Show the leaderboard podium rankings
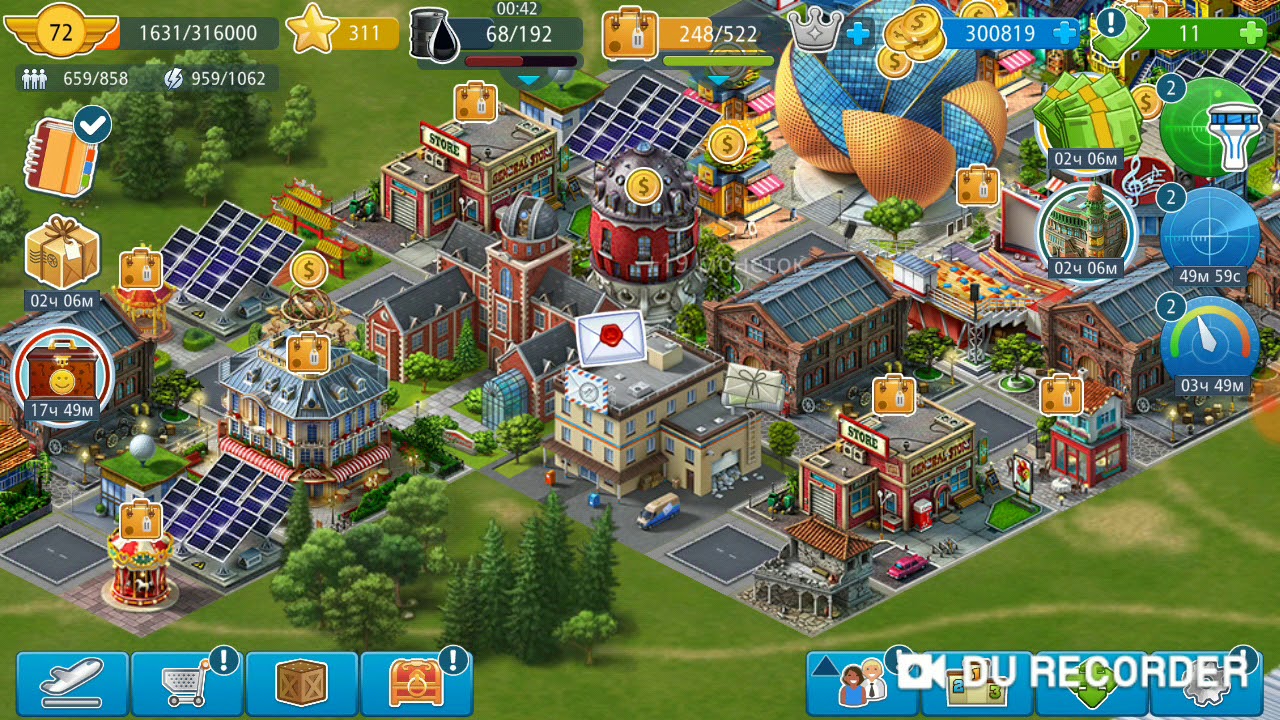Screen dimensions: 1280x720 pyautogui.click(x=976, y=686)
